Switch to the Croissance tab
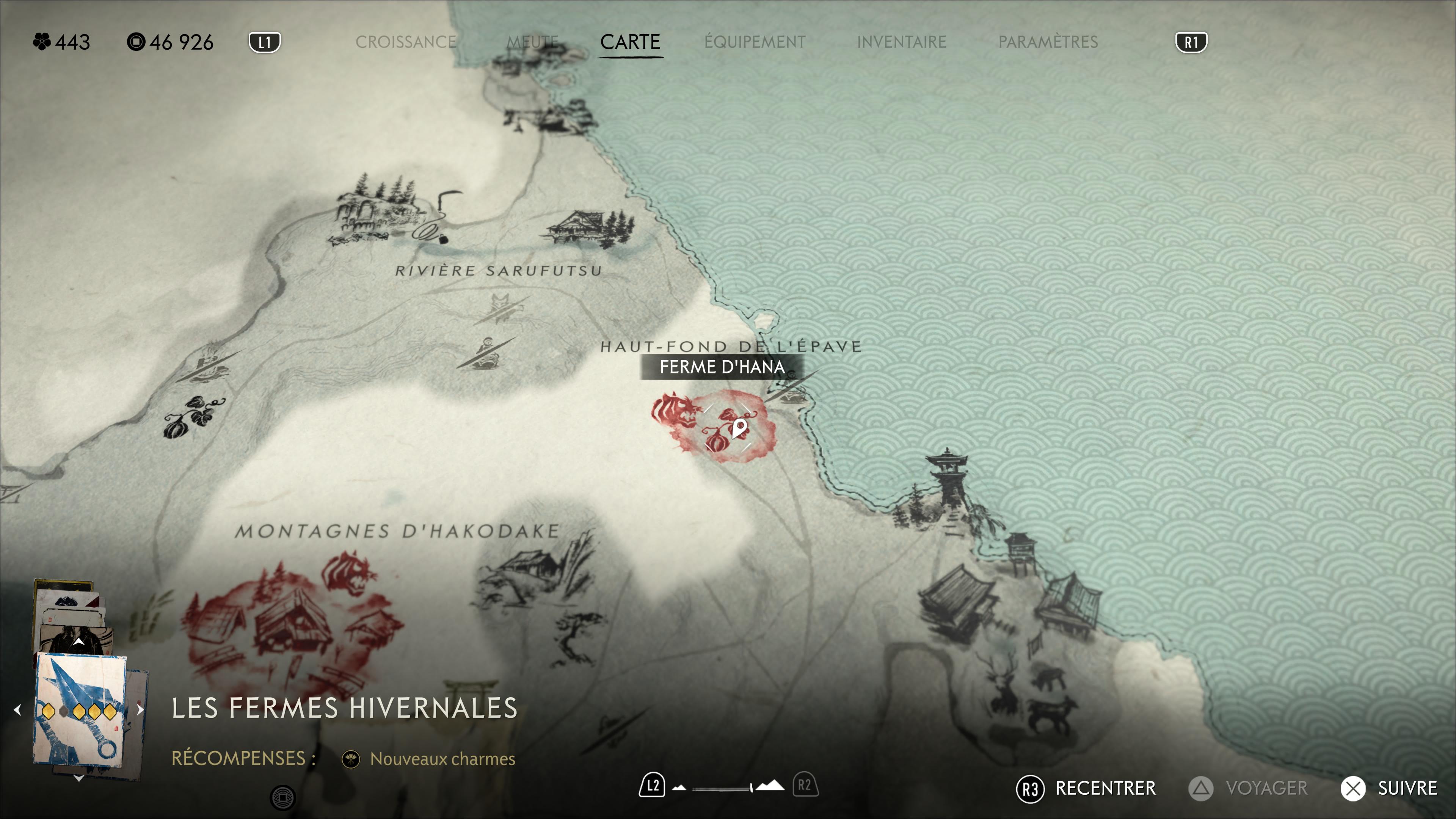This screenshot has height=819, width=1456. coord(406,42)
